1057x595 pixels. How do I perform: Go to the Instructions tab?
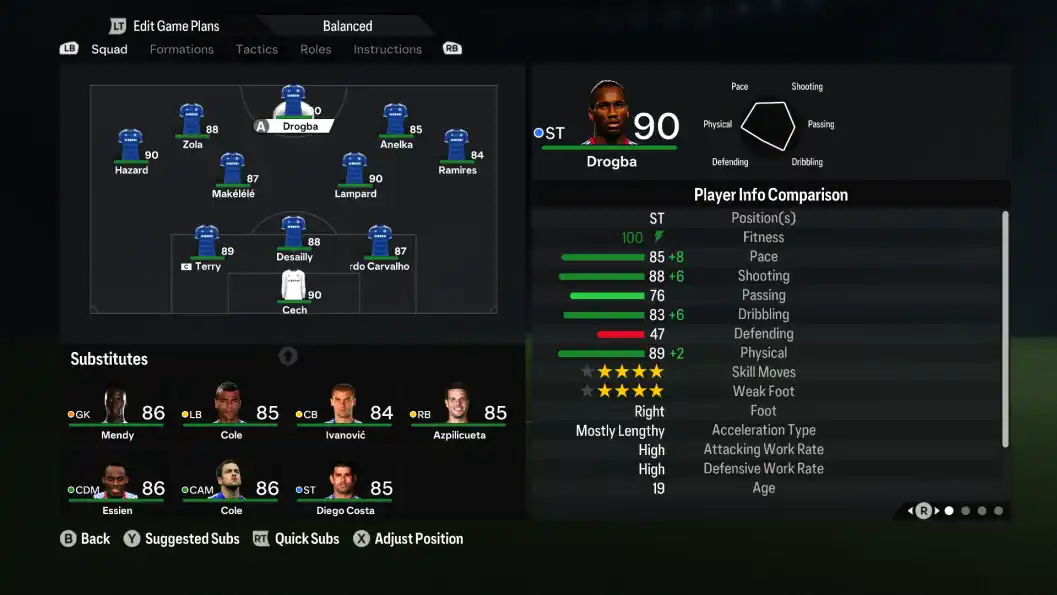(387, 49)
